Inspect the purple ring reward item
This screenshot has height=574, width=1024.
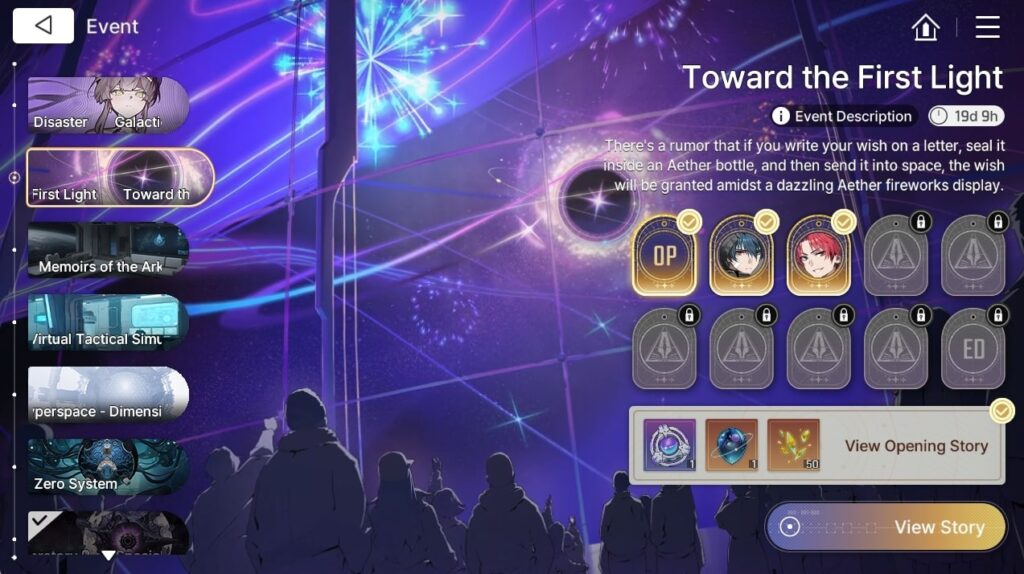click(x=670, y=446)
